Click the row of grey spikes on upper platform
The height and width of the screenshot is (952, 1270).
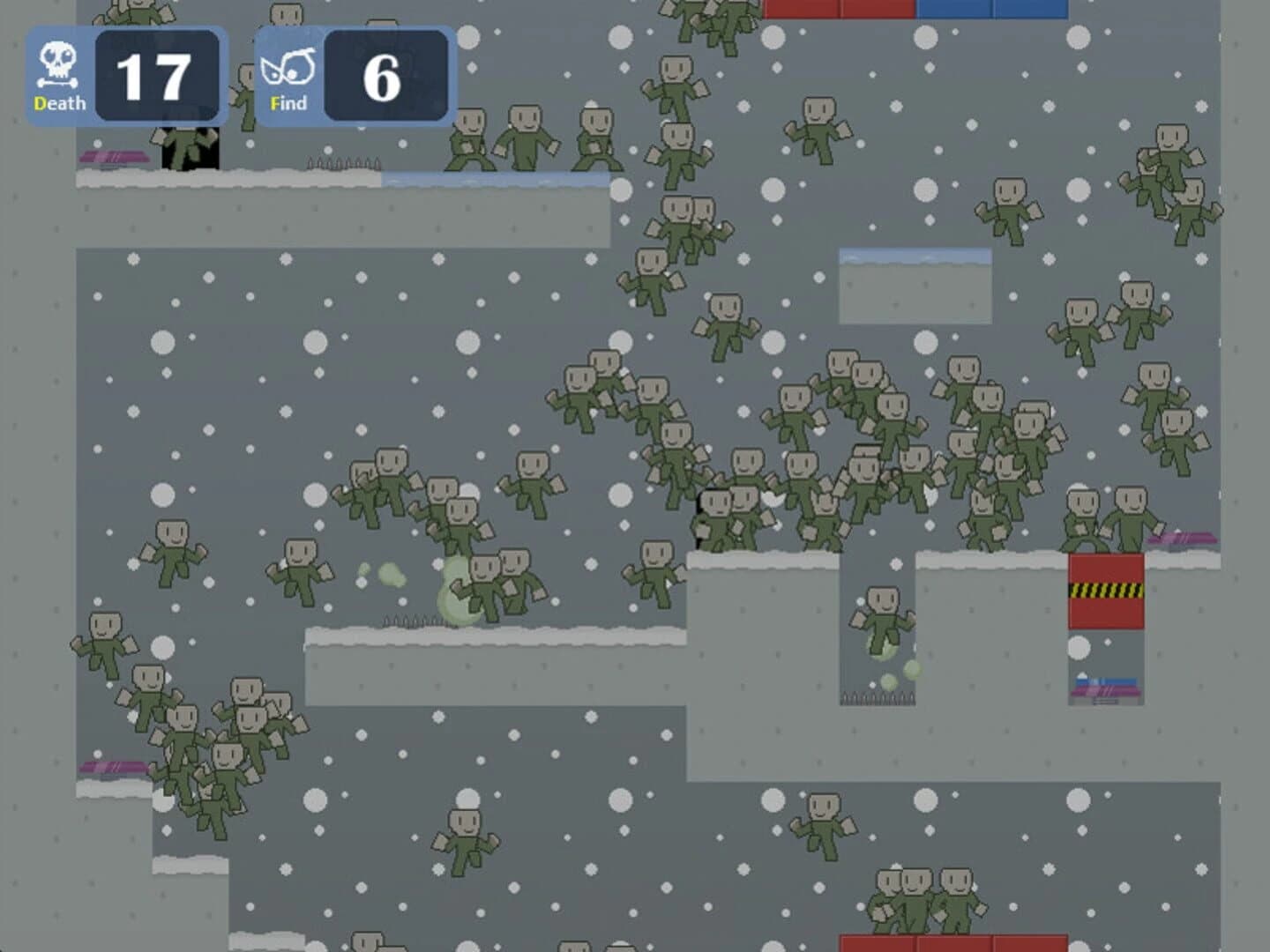coord(344,166)
